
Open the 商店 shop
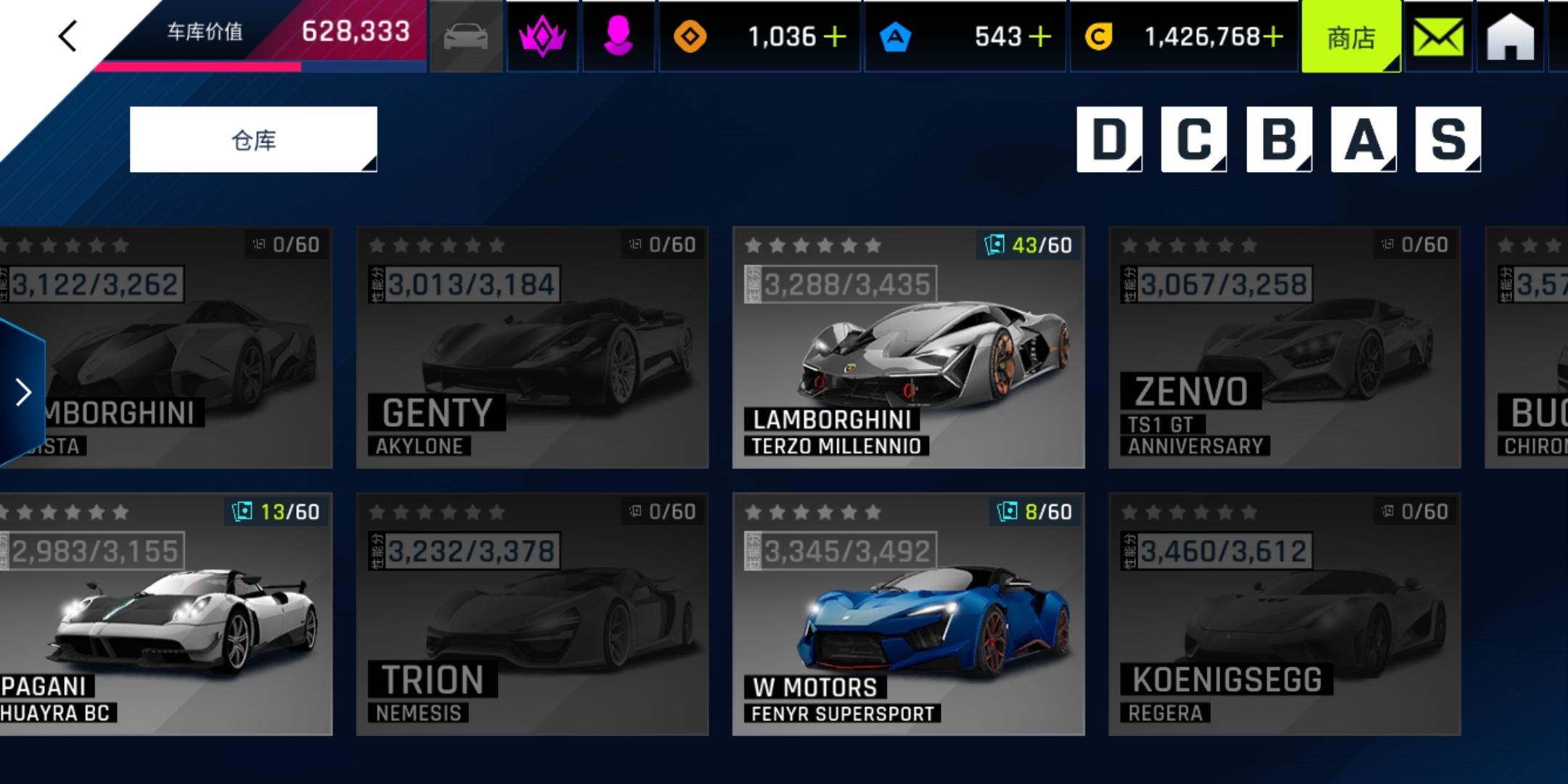(x=1351, y=36)
